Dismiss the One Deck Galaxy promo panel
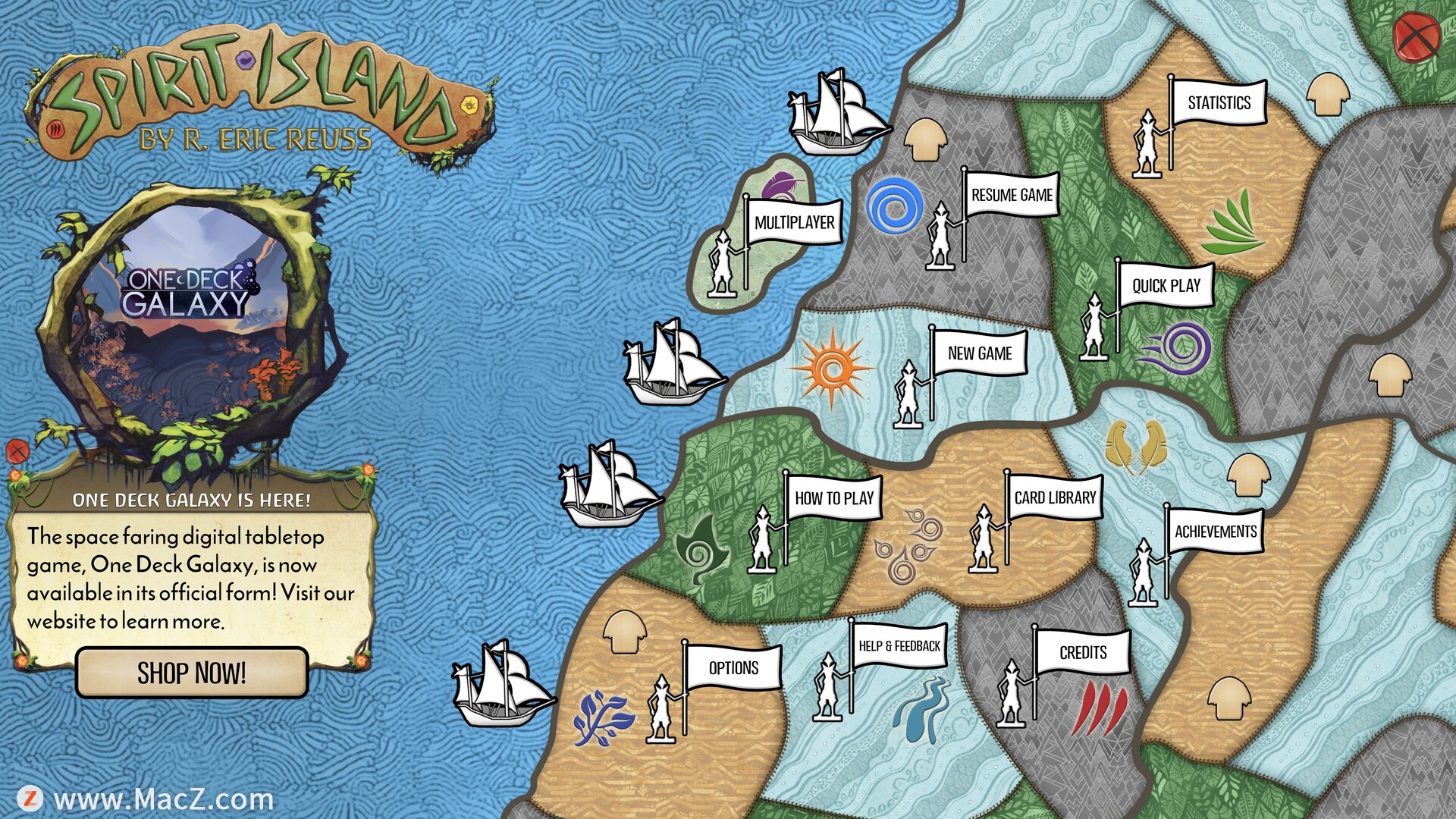Viewport: 1456px width, 819px height. pyautogui.click(x=17, y=451)
